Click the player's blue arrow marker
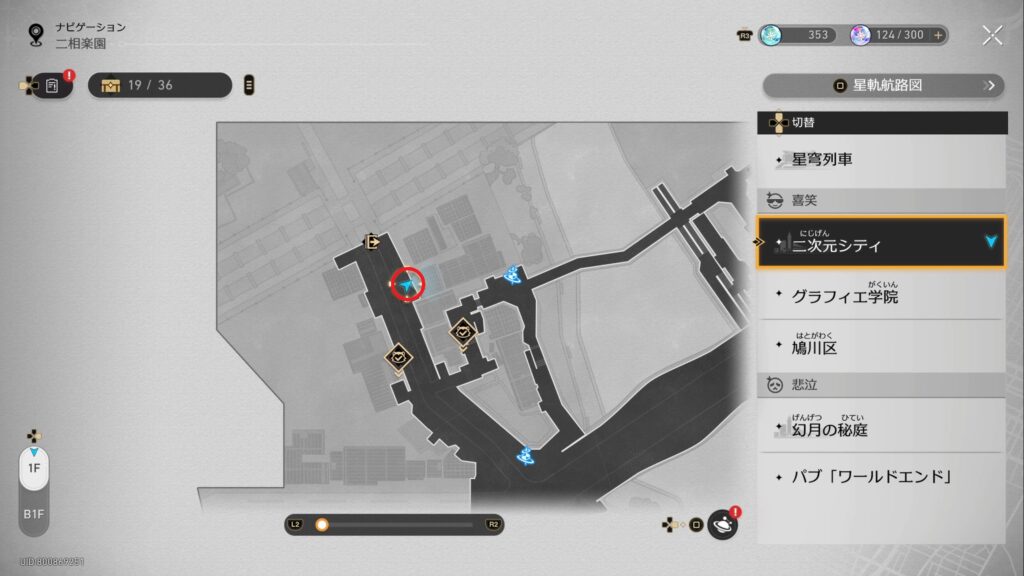Viewport: 1024px width, 576px height. (x=407, y=286)
